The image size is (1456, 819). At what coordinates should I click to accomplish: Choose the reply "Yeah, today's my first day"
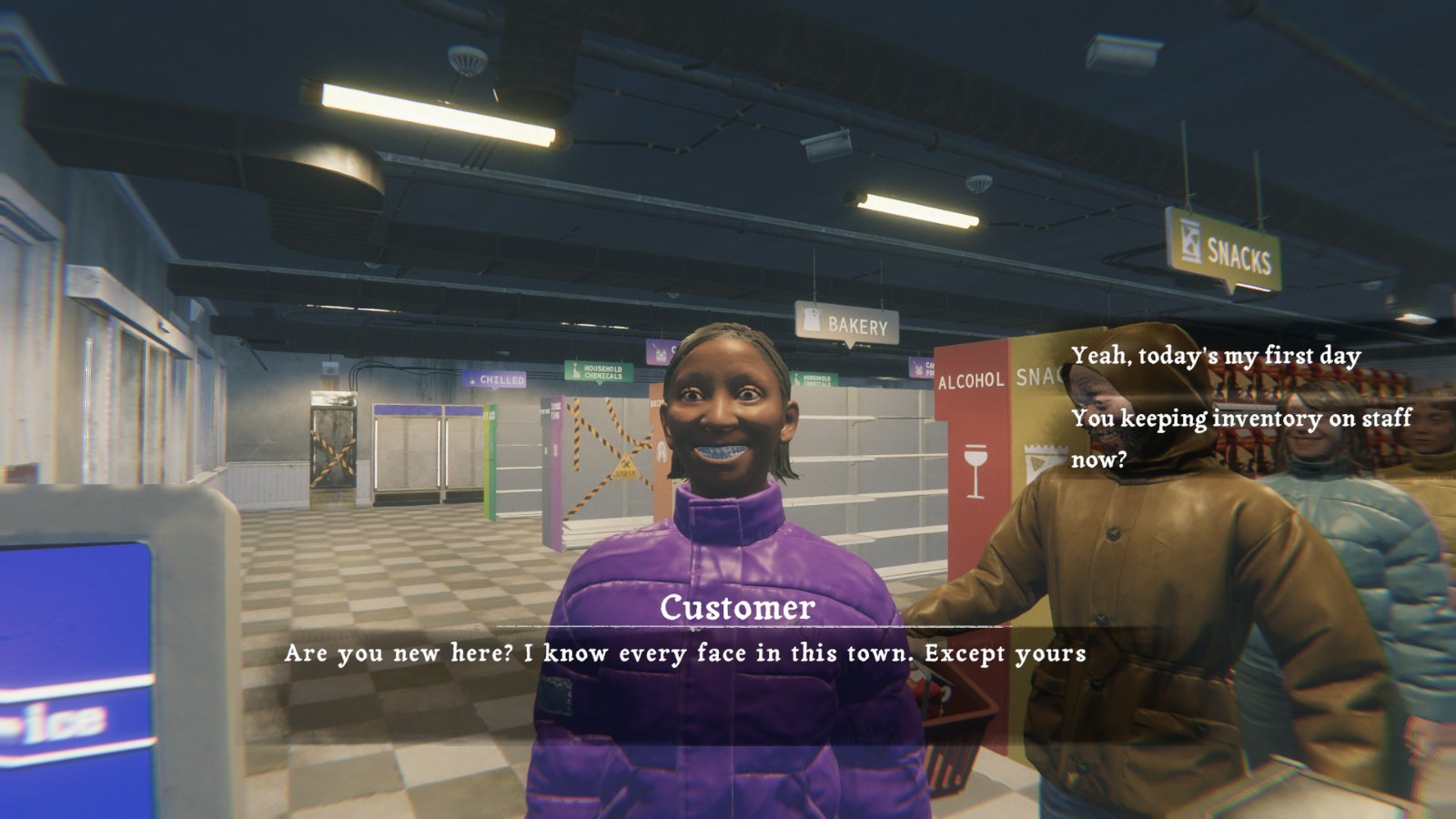1216,356
